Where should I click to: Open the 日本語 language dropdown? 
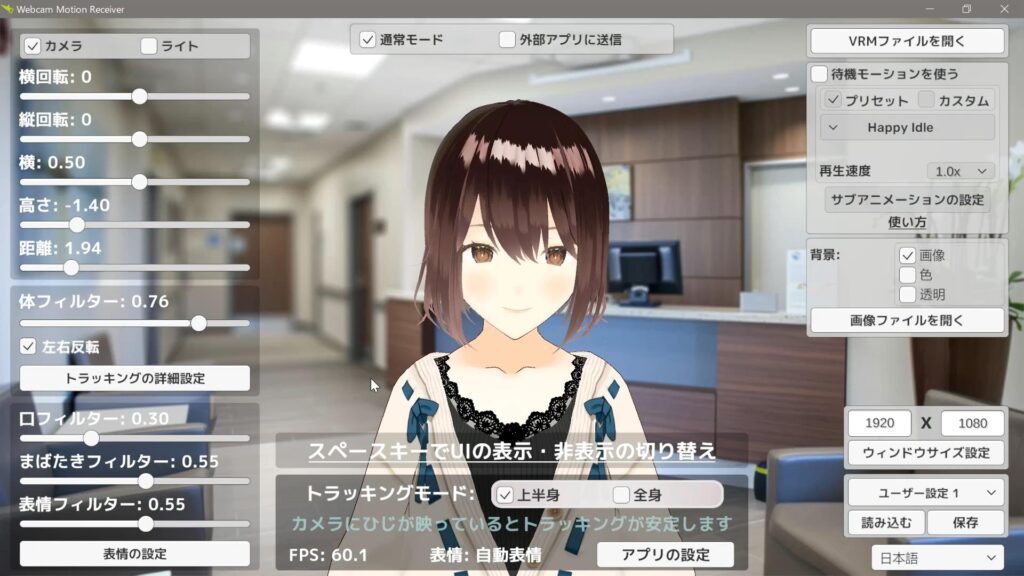937,557
